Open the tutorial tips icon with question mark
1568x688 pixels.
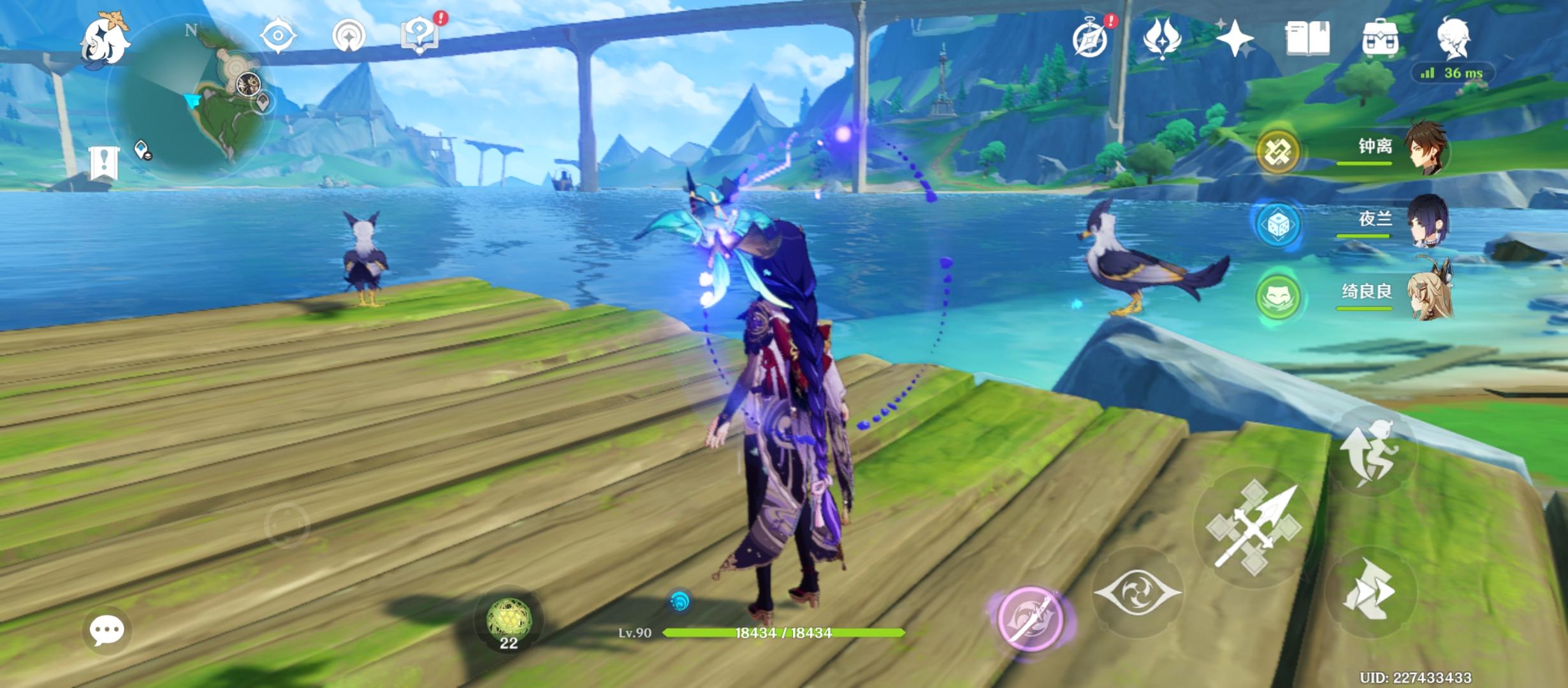pyautogui.click(x=420, y=36)
